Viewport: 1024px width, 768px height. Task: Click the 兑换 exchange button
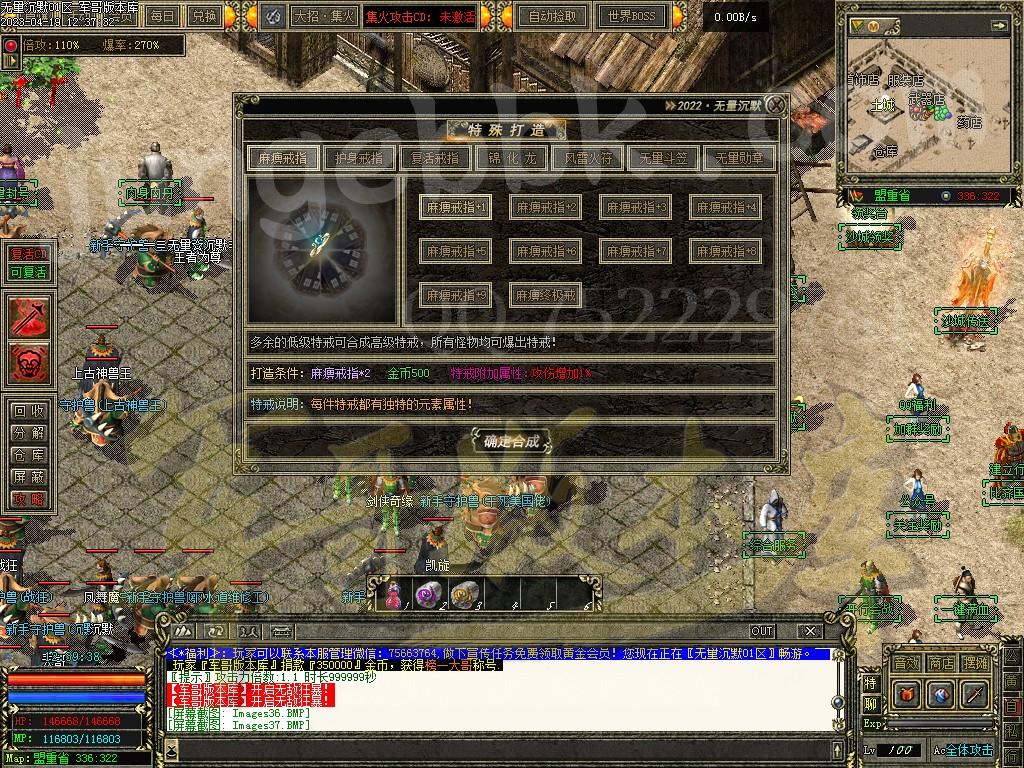[x=204, y=16]
